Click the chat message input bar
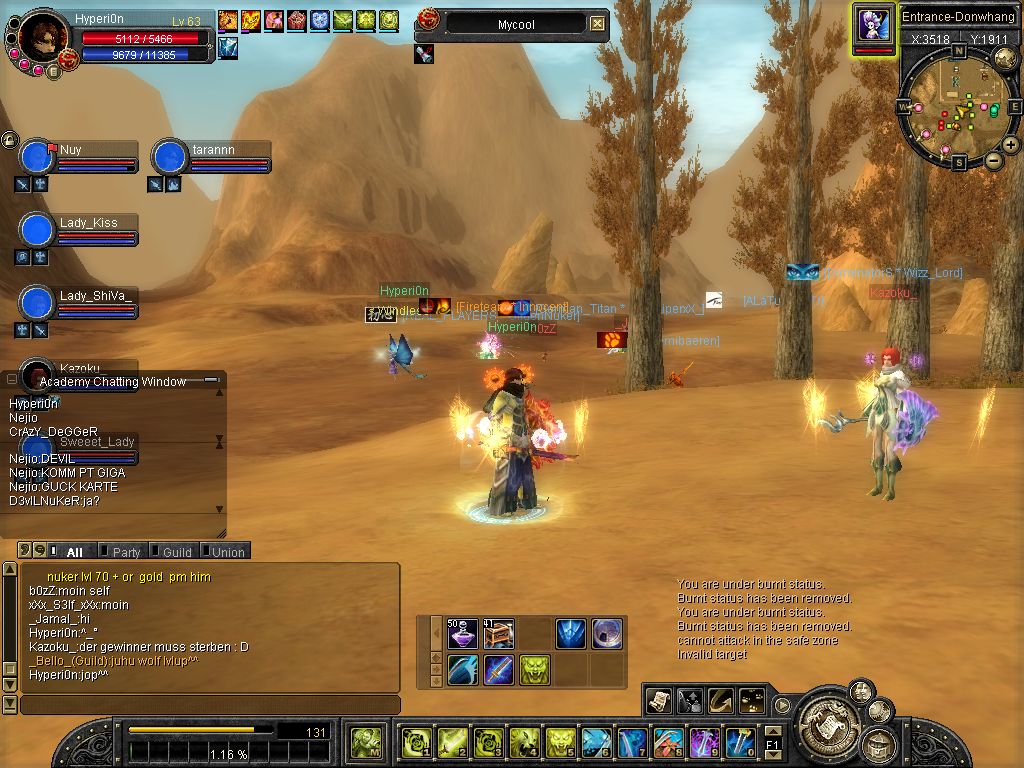Image resolution: width=1024 pixels, height=768 pixels. [x=210, y=705]
